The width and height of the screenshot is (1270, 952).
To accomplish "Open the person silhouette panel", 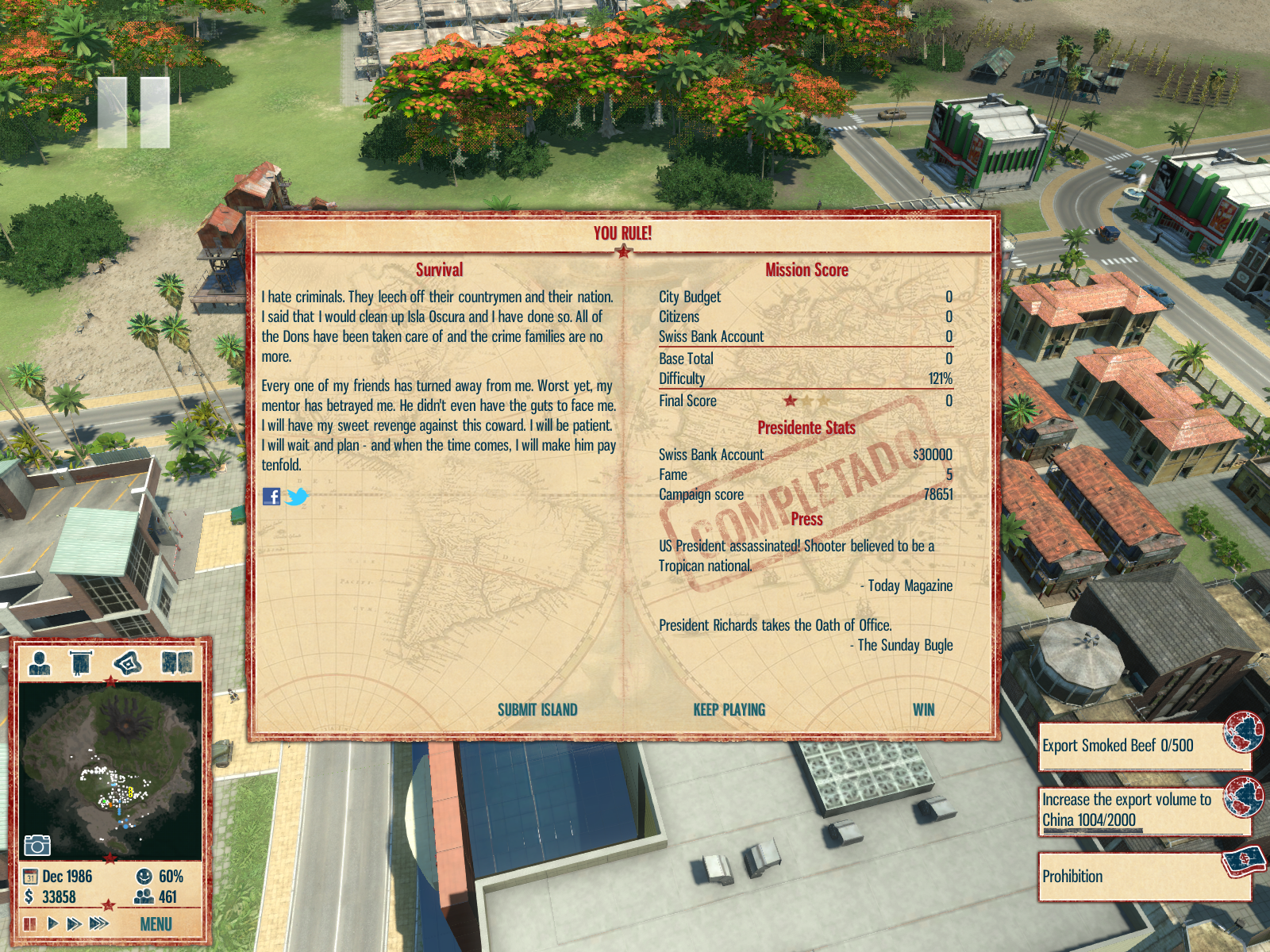I will point(40,662).
